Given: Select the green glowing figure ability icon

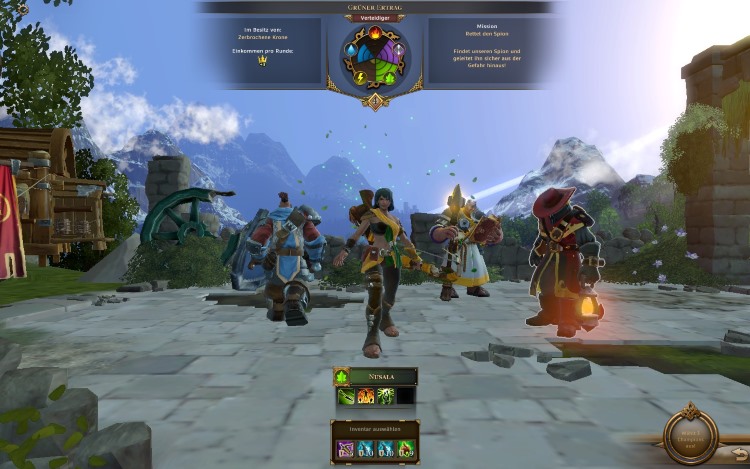Looking at the screenshot, I should tap(385, 397).
